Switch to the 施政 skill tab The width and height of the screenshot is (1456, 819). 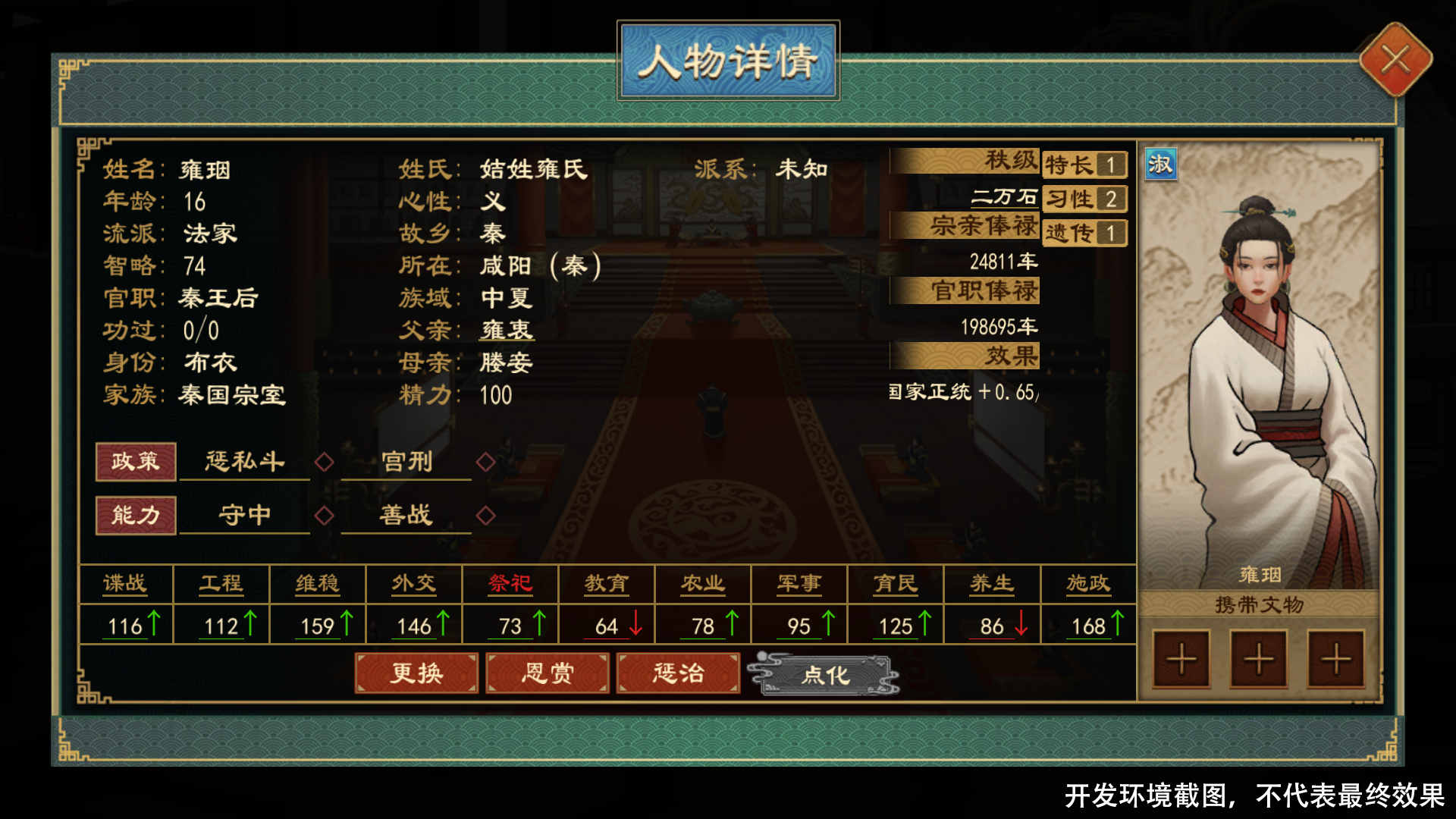click(1090, 583)
